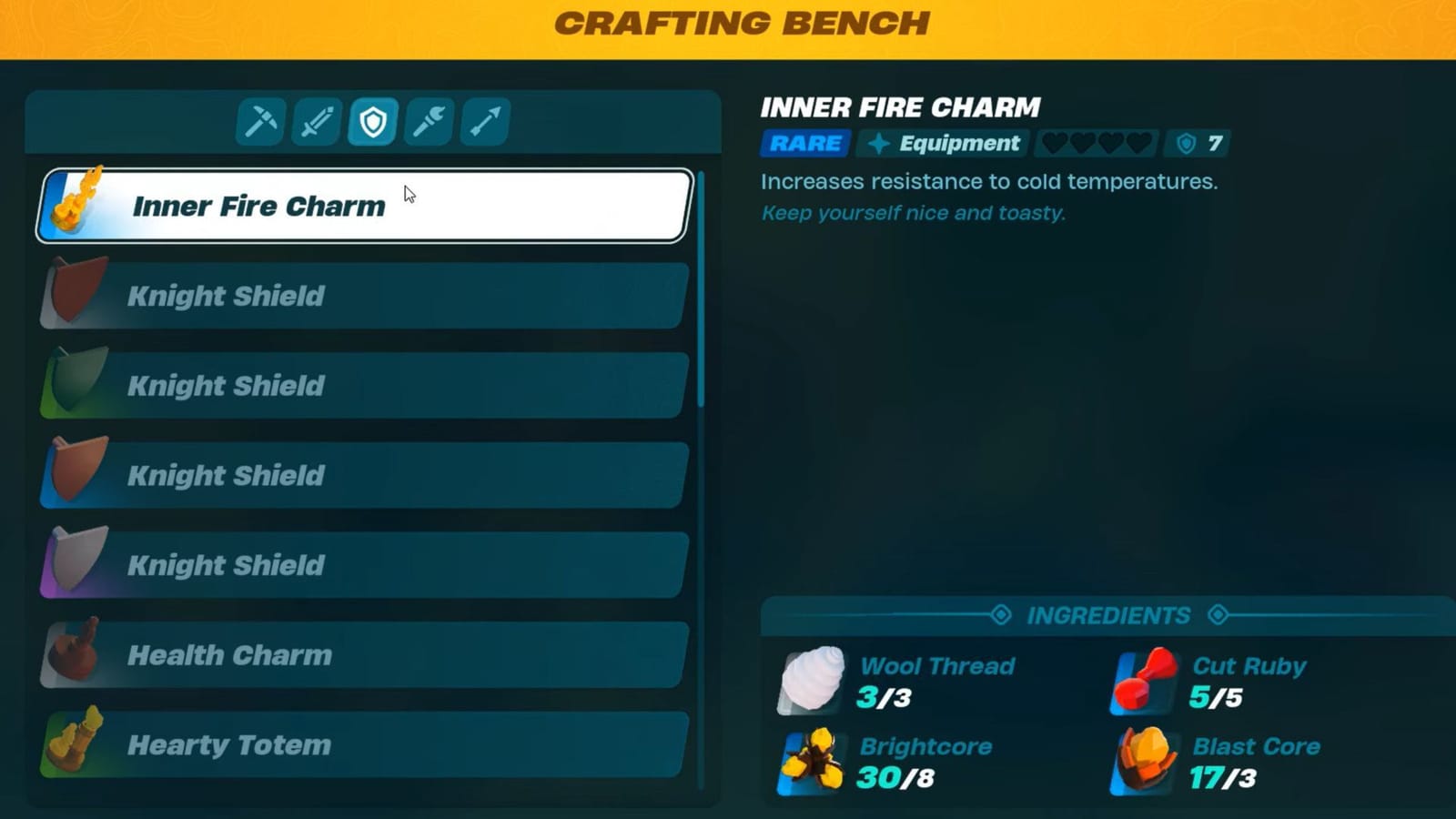Switch to the sword weapons tab
The width and height of the screenshot is (1456, 819).
pyautogui.click(x=316, y=119)
